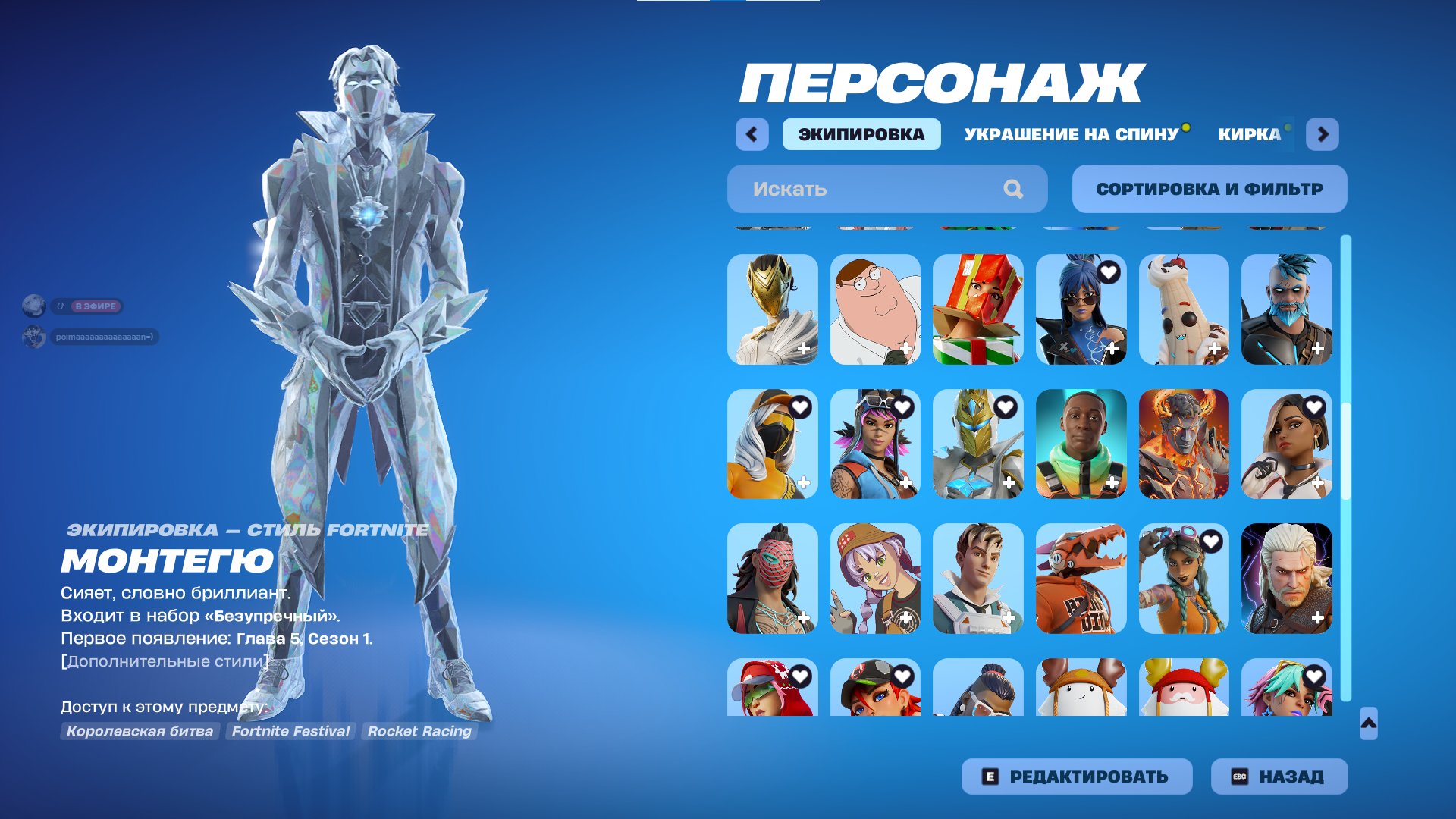Click the right chevron to next category

(1324, 133)
